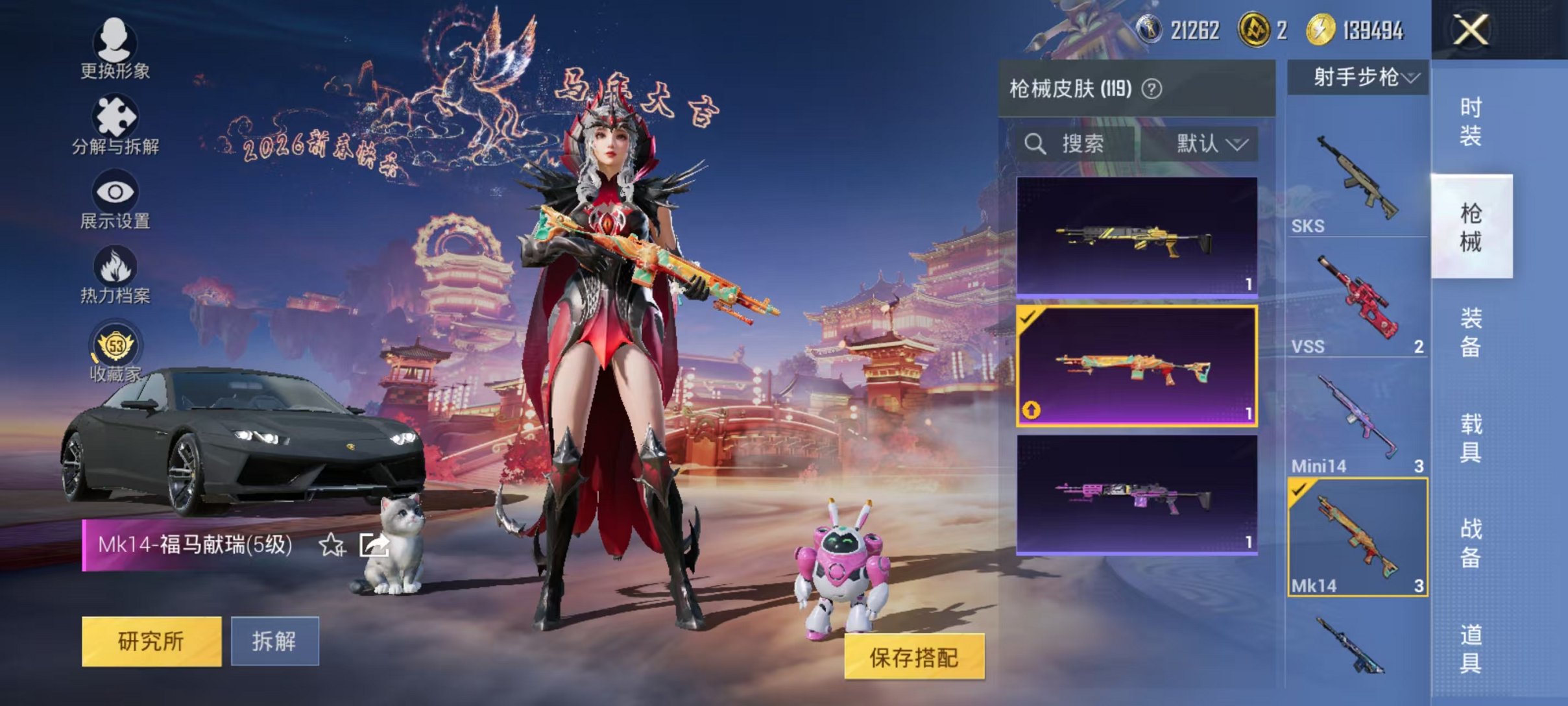Open the search magnifier in the skin panel
This screenshot has width=1568, height=706.
(x=1034, y=144)
